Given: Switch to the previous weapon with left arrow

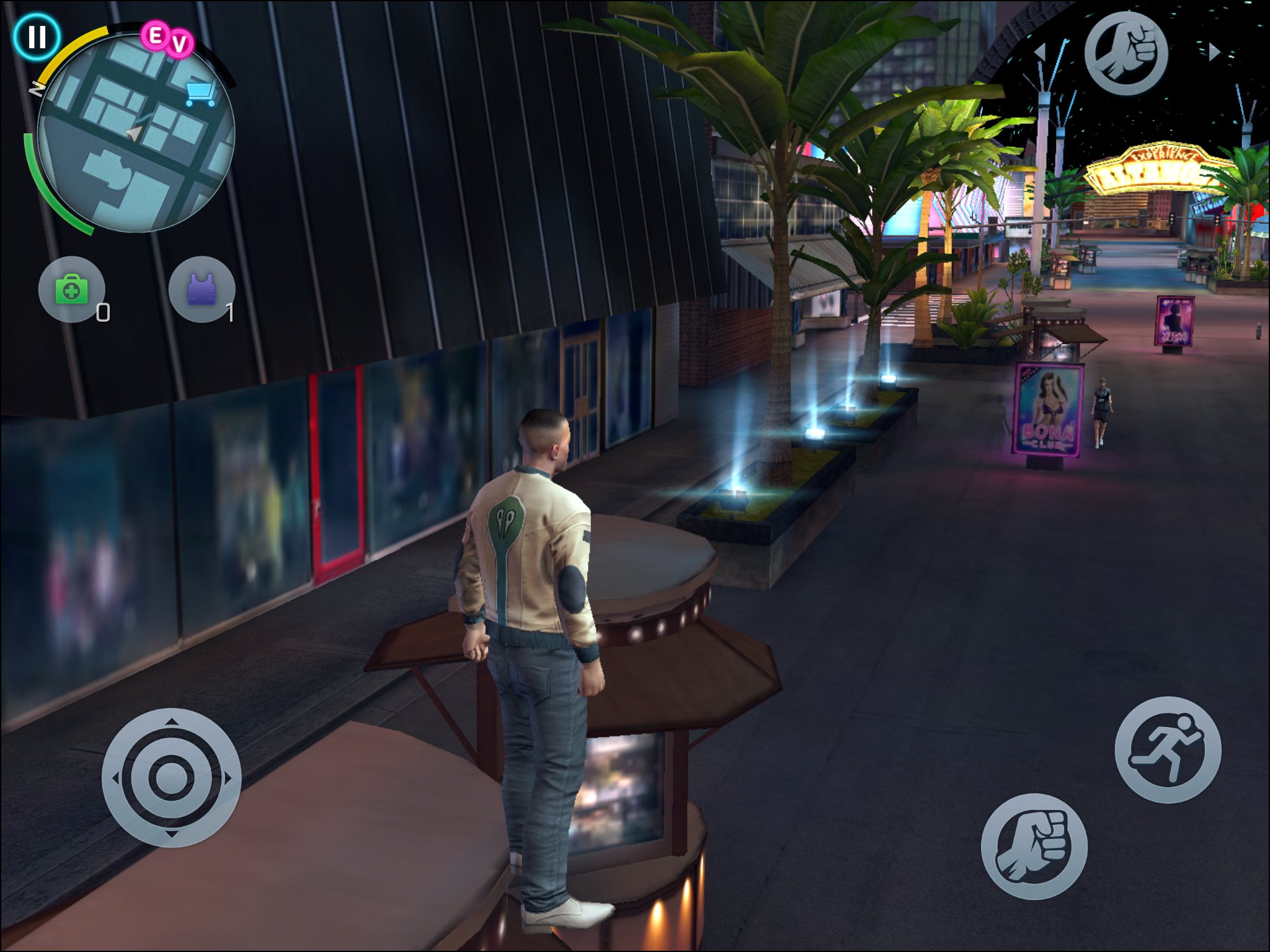Looking at the screenshot, I should [x=1041, y=52].
